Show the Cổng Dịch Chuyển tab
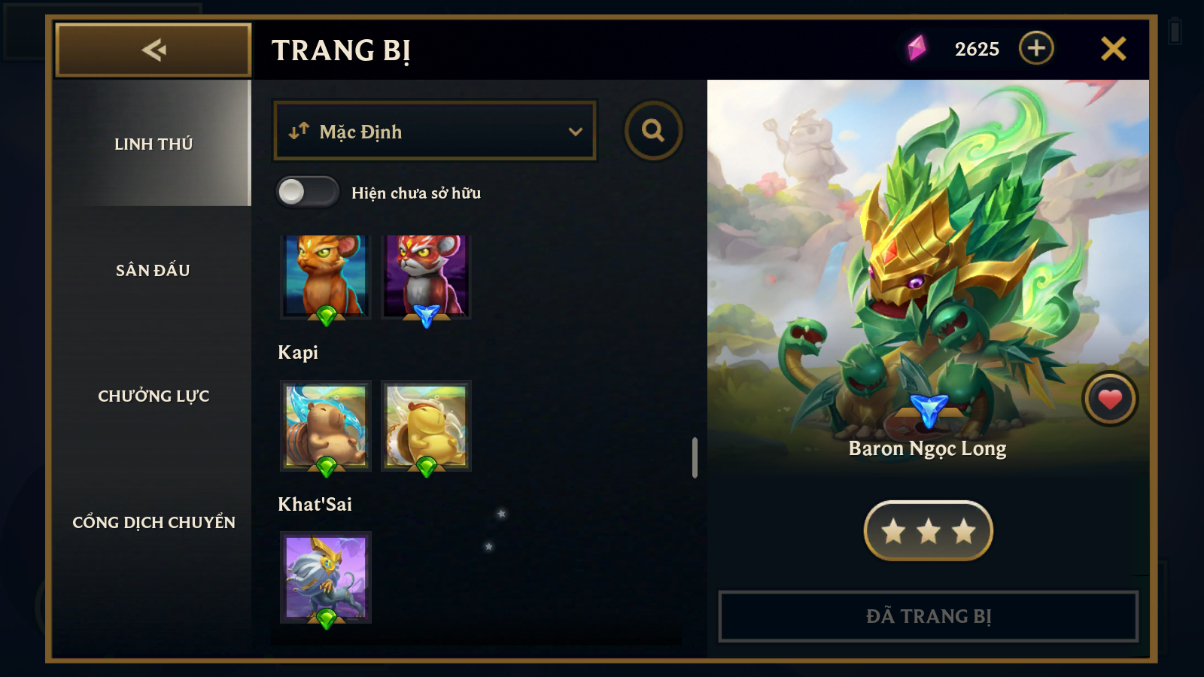The image size is (1204, 677). (x=153, y=522)
